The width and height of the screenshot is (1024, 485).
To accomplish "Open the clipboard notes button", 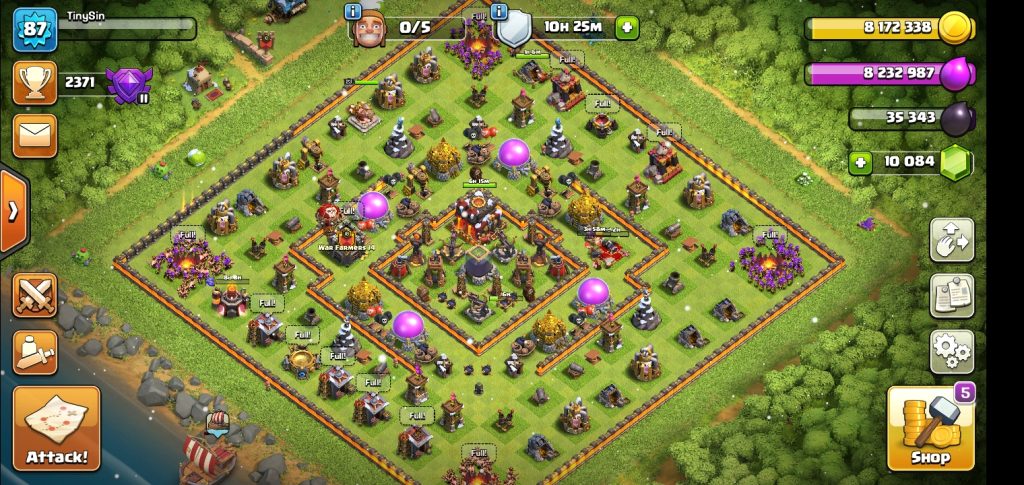I will pyautogui.click(x=952, y=296).
